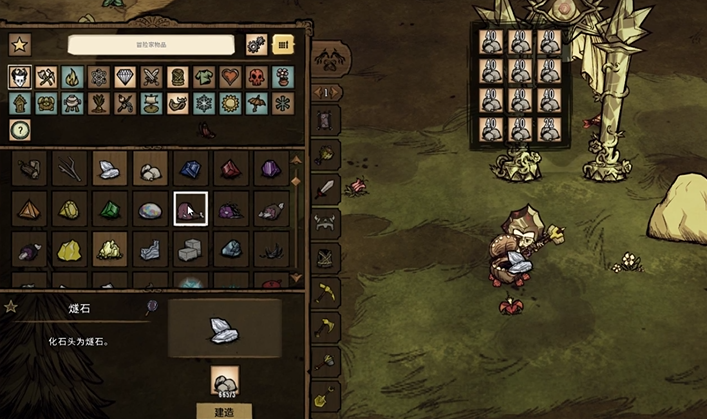The image size is (707, 419).
Task: Select the golden pickaxe in the side bar
Action: [327, 292]
